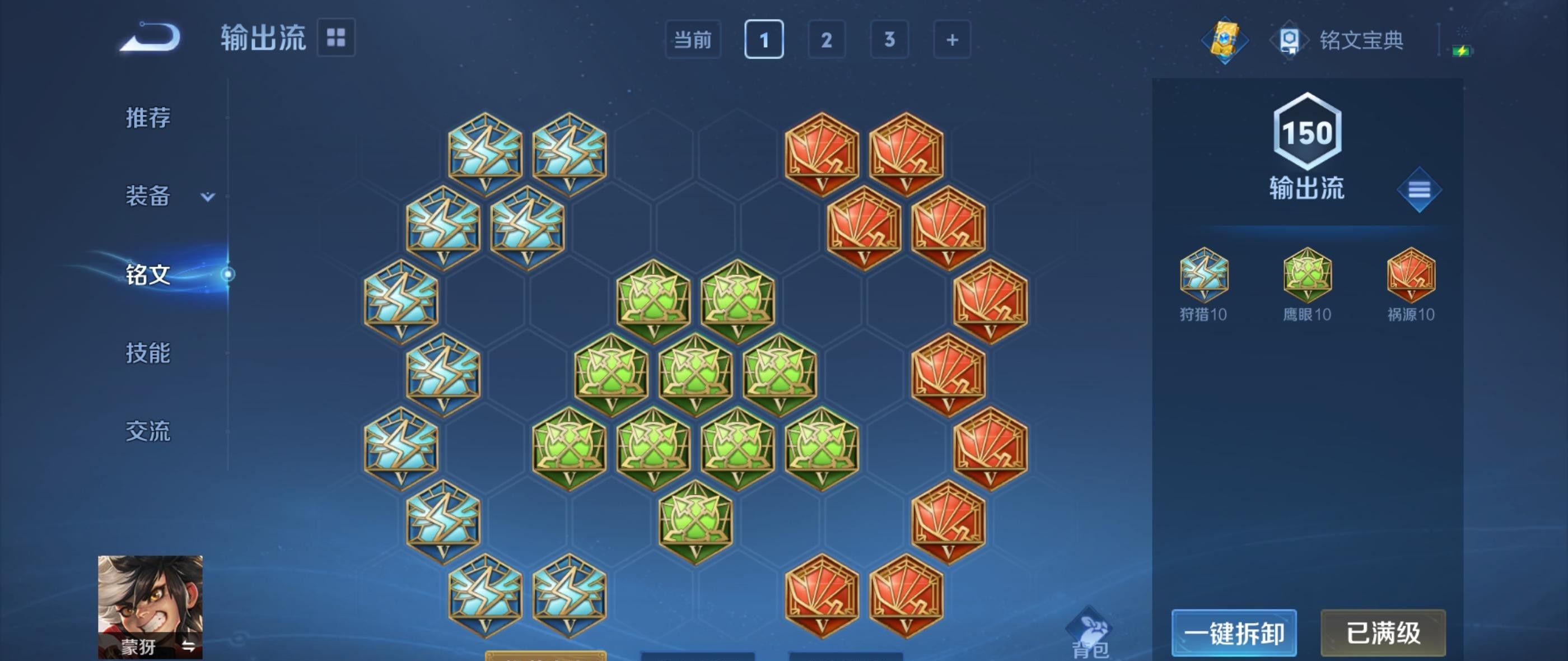Open the 交流 discussion tab
This screenshot has width=1568, height=661.
(148, 431)
